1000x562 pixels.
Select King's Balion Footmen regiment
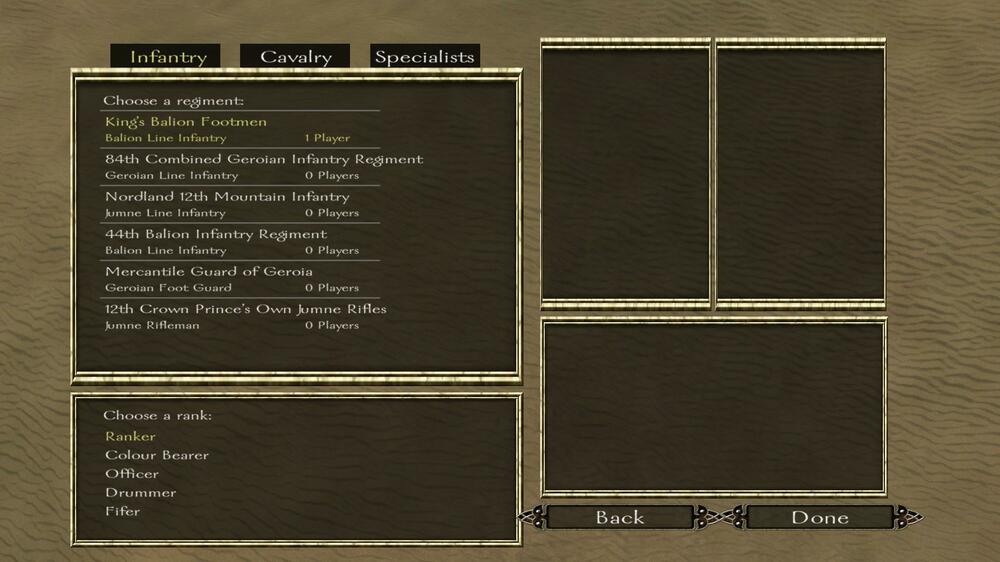186,122
